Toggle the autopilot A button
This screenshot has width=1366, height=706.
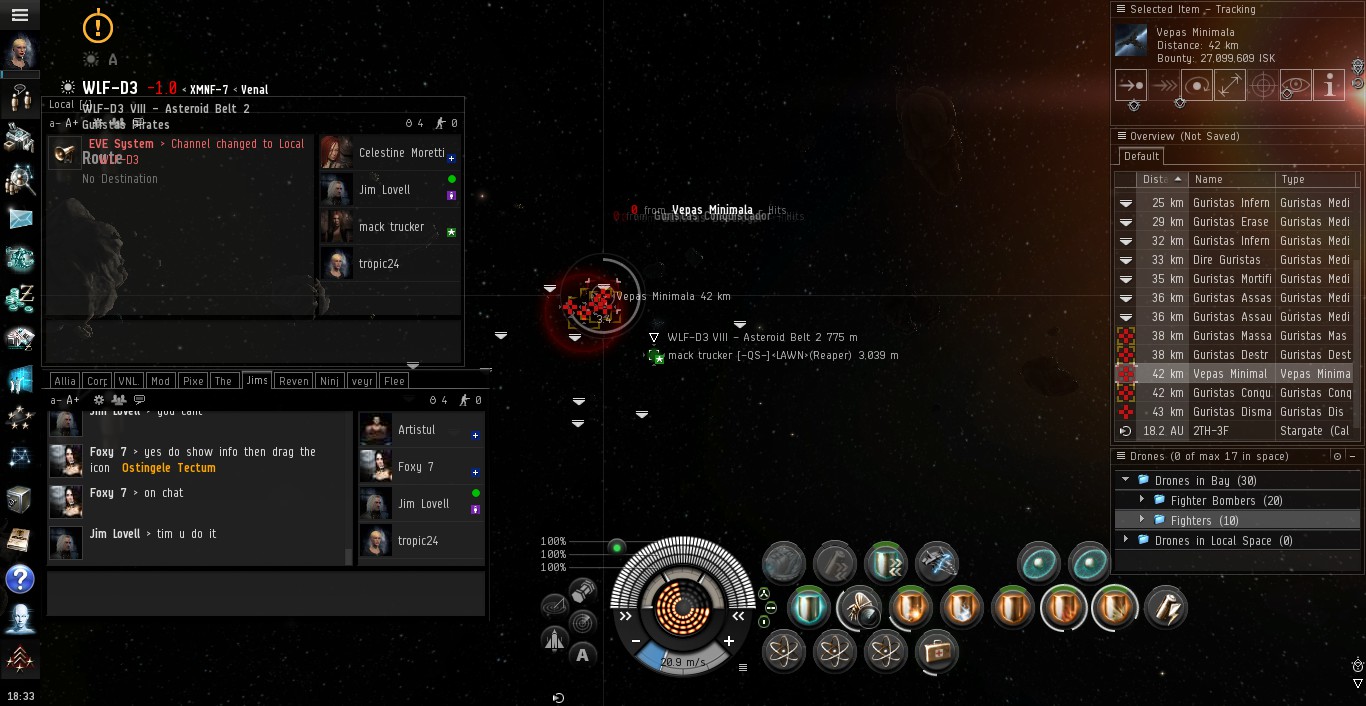[x=583, y=655]
